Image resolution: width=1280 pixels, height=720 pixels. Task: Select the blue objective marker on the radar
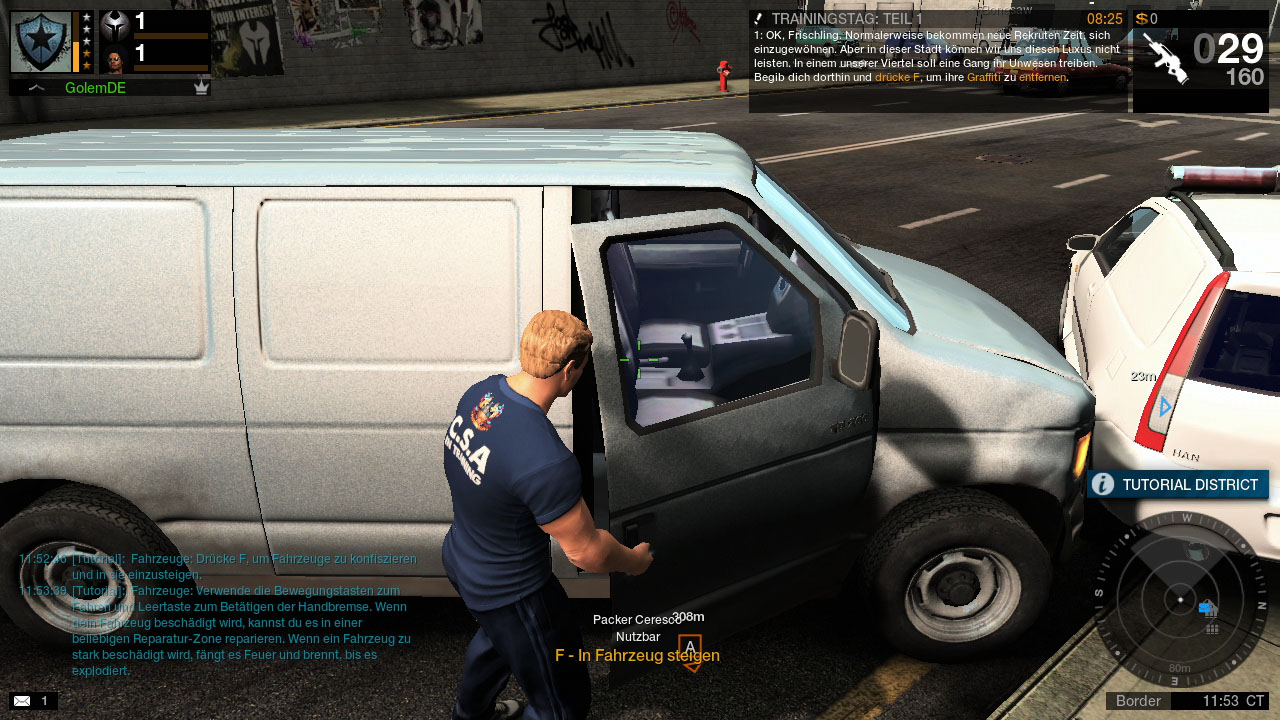click(1205, 608)
